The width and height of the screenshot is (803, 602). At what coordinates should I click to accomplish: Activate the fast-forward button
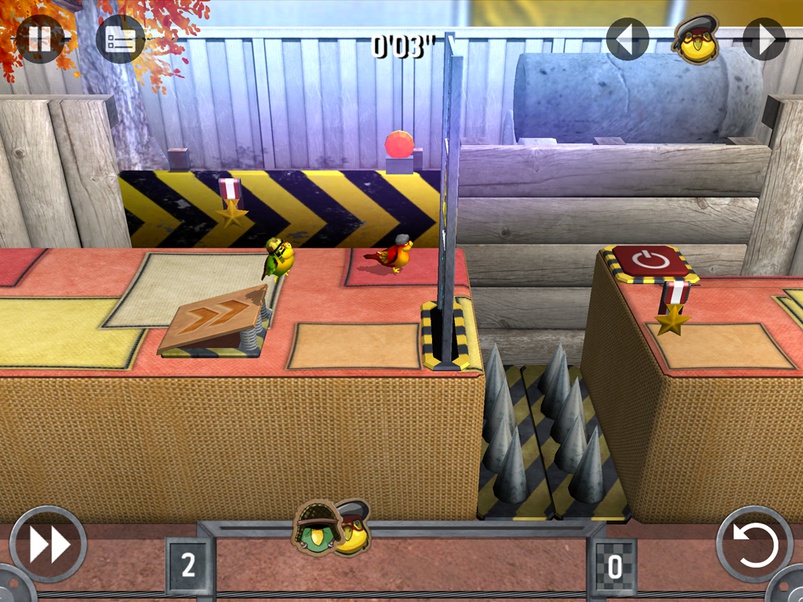tap(48, 545)
